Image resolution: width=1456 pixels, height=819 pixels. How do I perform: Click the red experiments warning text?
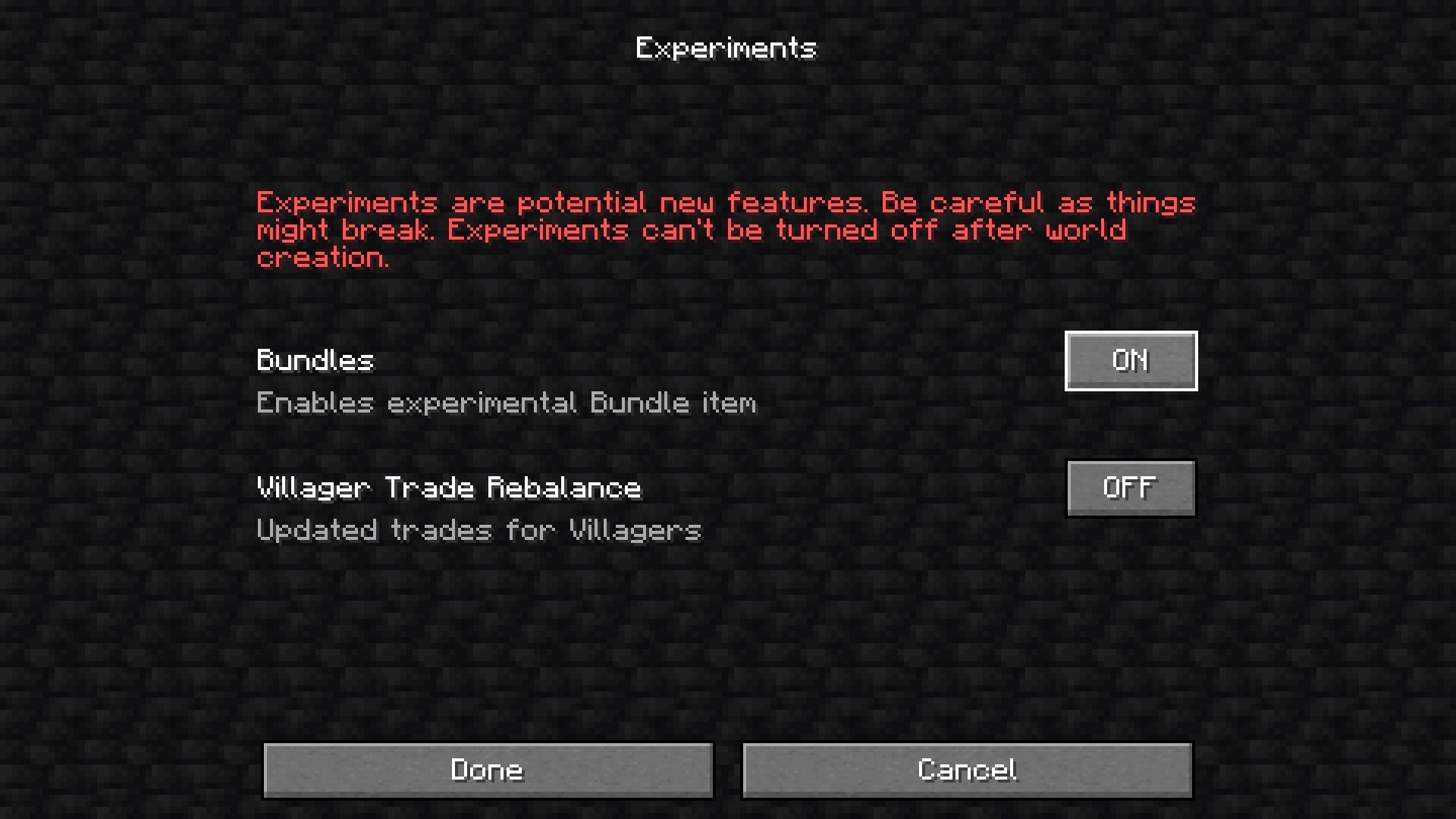point(725,229)
